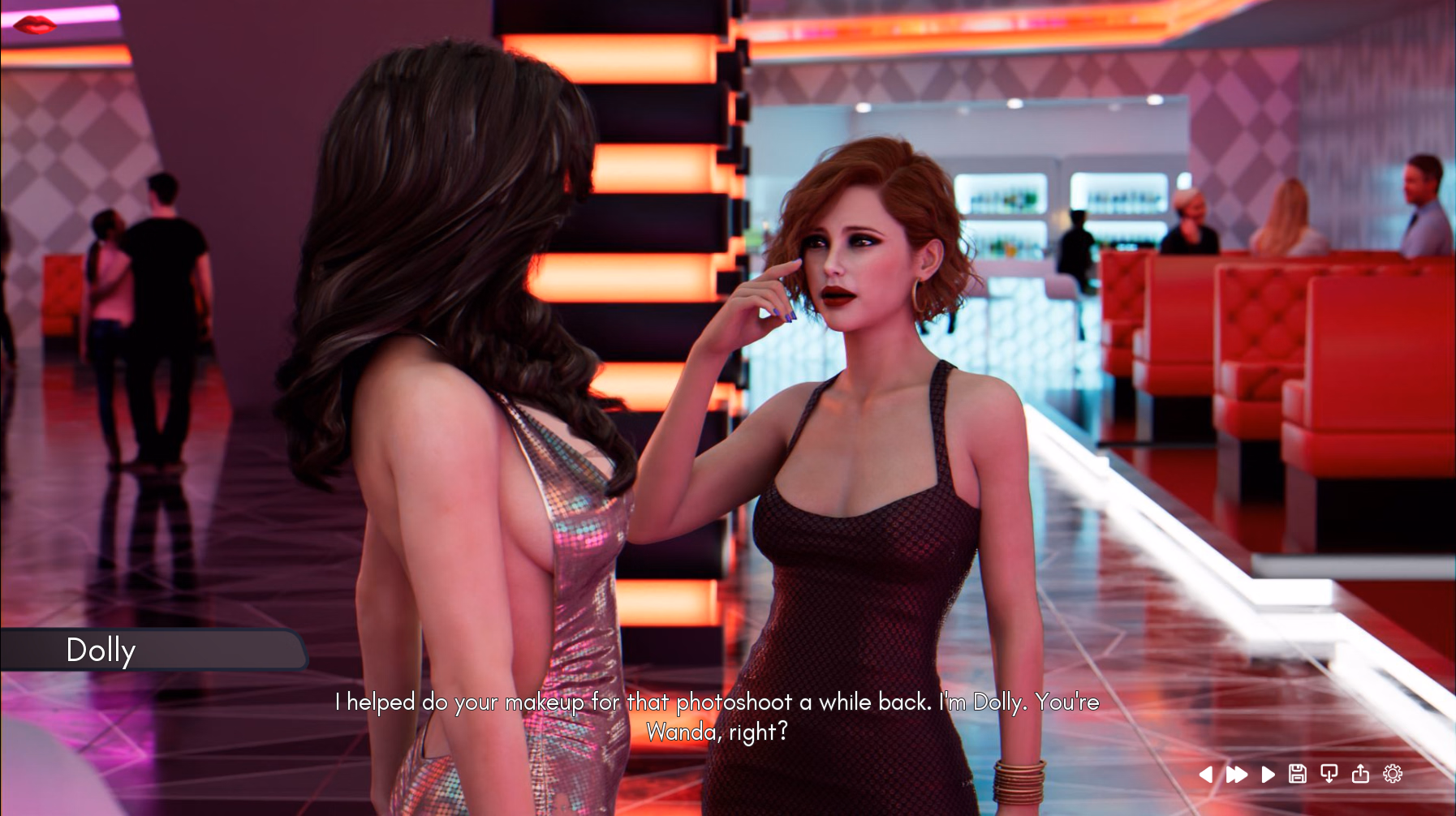Go back with the left arrow button
This screenshot has height=816, width=1456.
coord(1206,775)
